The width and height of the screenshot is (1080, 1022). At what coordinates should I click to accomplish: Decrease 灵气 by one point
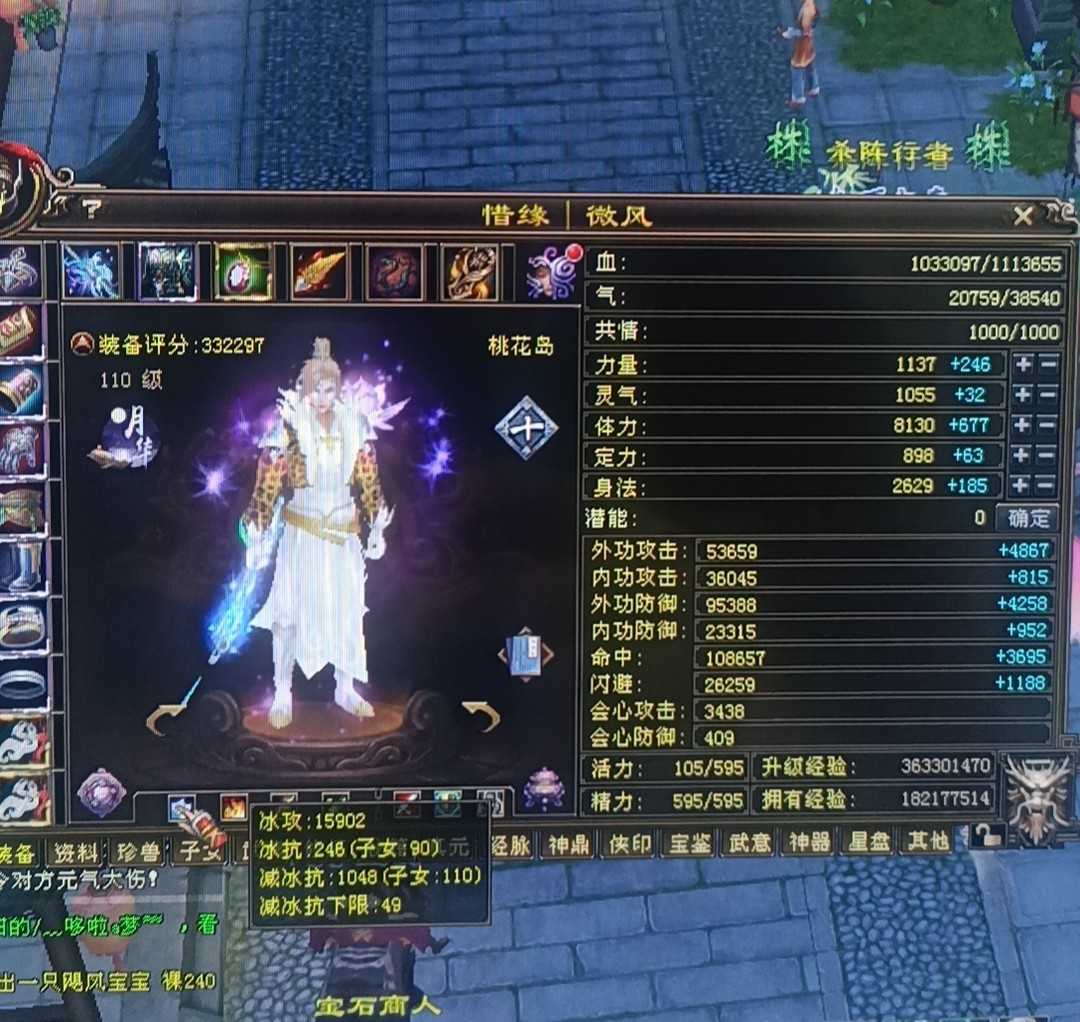(x=1048, y=395)
